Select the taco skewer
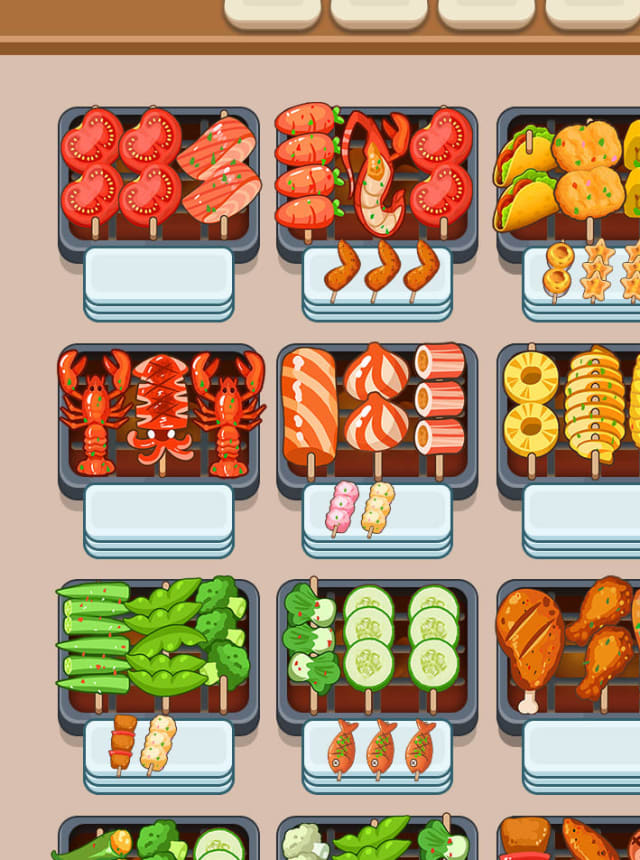 (524, 170)
